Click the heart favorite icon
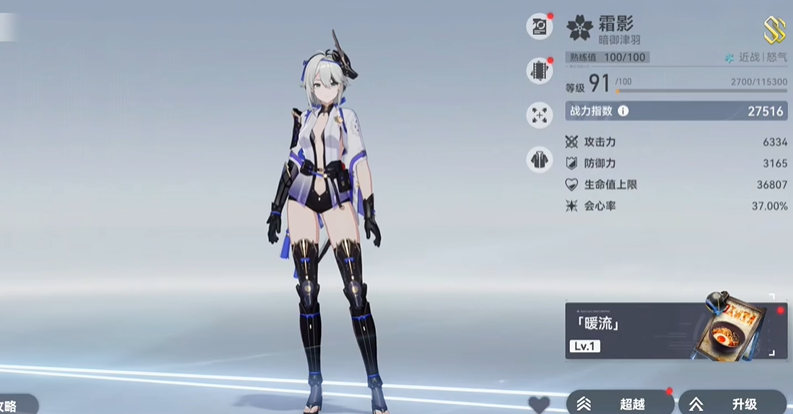The image size is (793, 414). 539,405
